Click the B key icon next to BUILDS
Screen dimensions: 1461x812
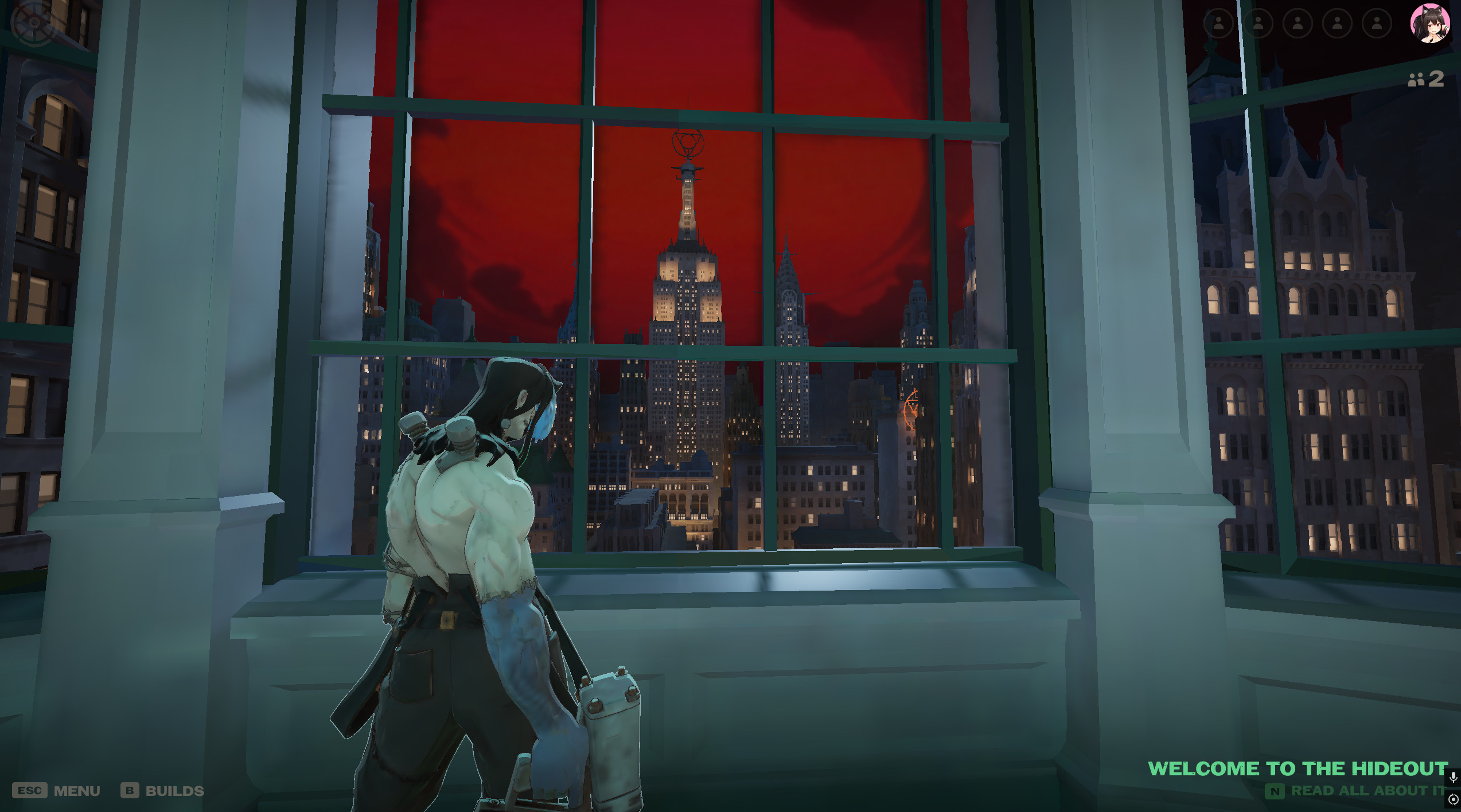(130, 791)
